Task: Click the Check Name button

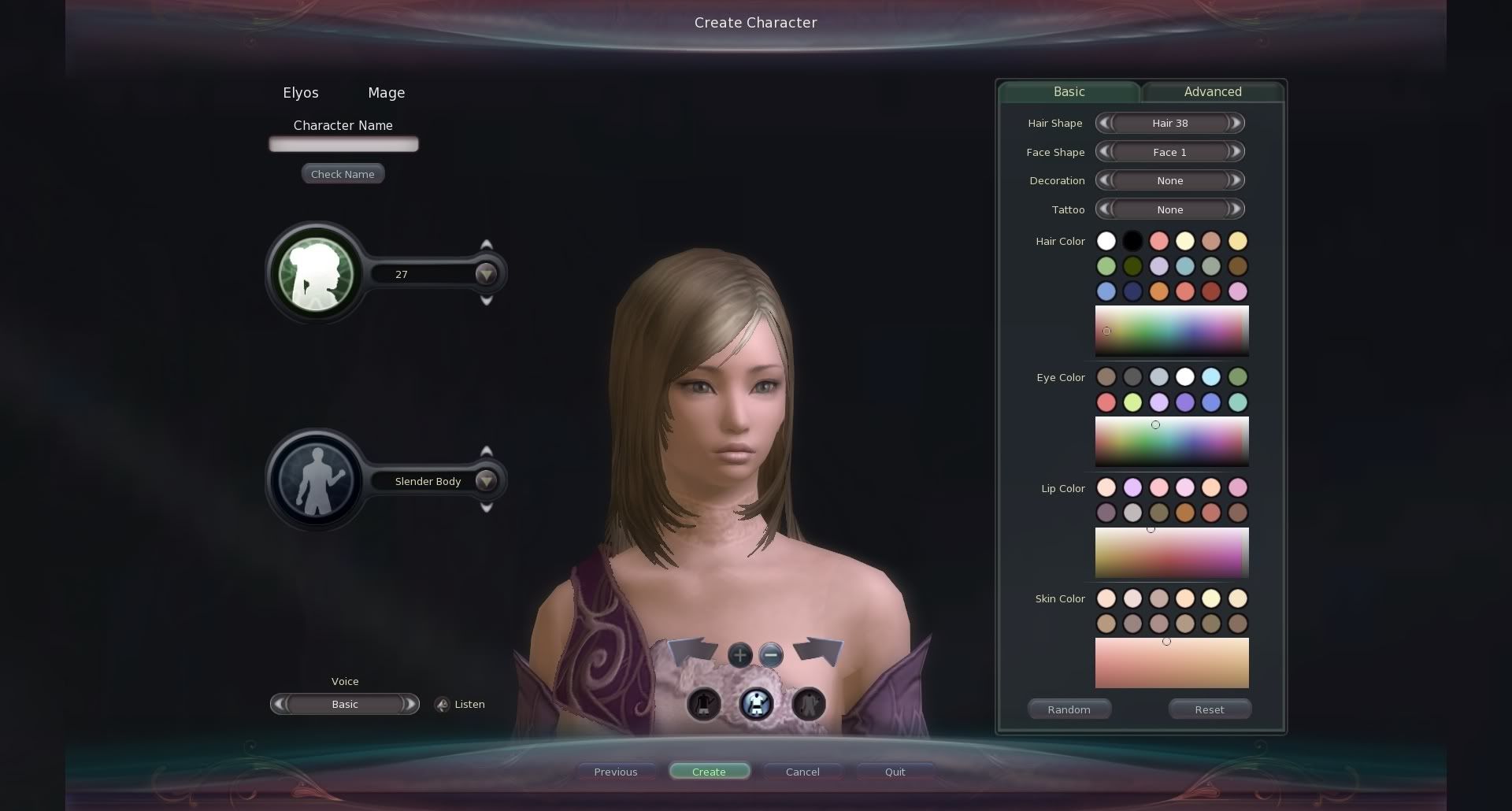Action: pos(343,174)
